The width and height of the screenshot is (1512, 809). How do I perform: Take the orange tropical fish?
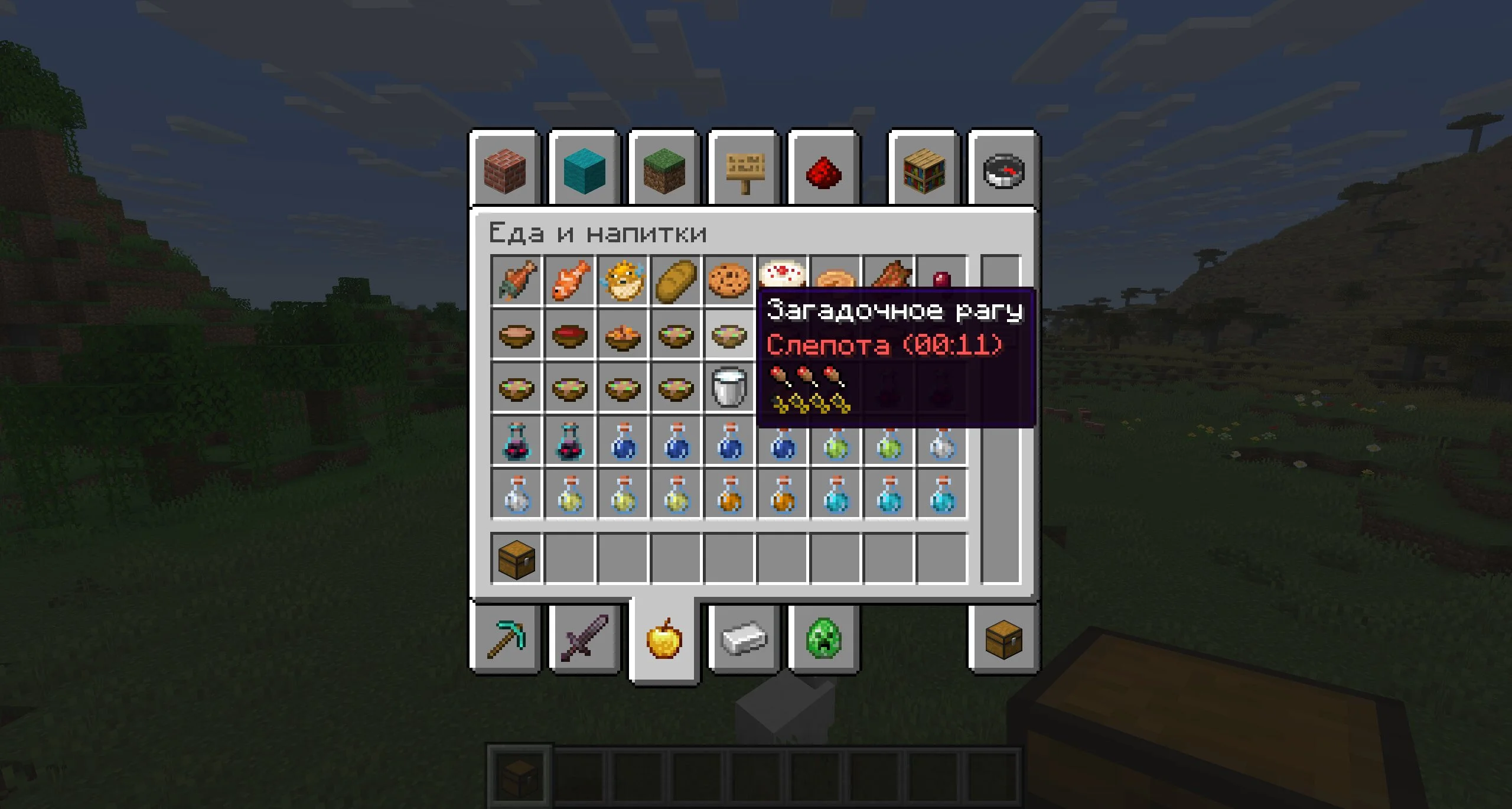pos(570,281)
